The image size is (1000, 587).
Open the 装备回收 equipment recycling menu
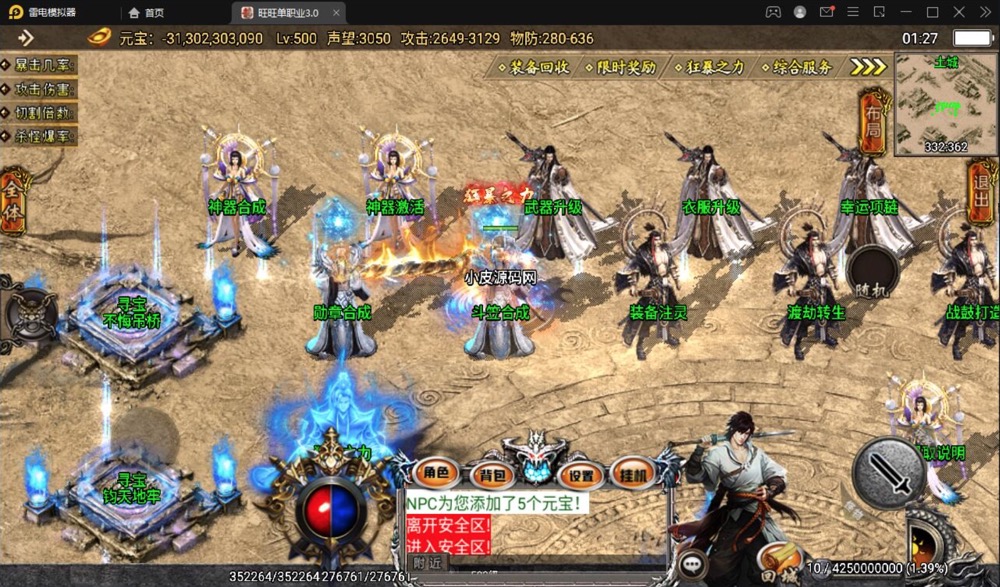[x=533, y=67]
